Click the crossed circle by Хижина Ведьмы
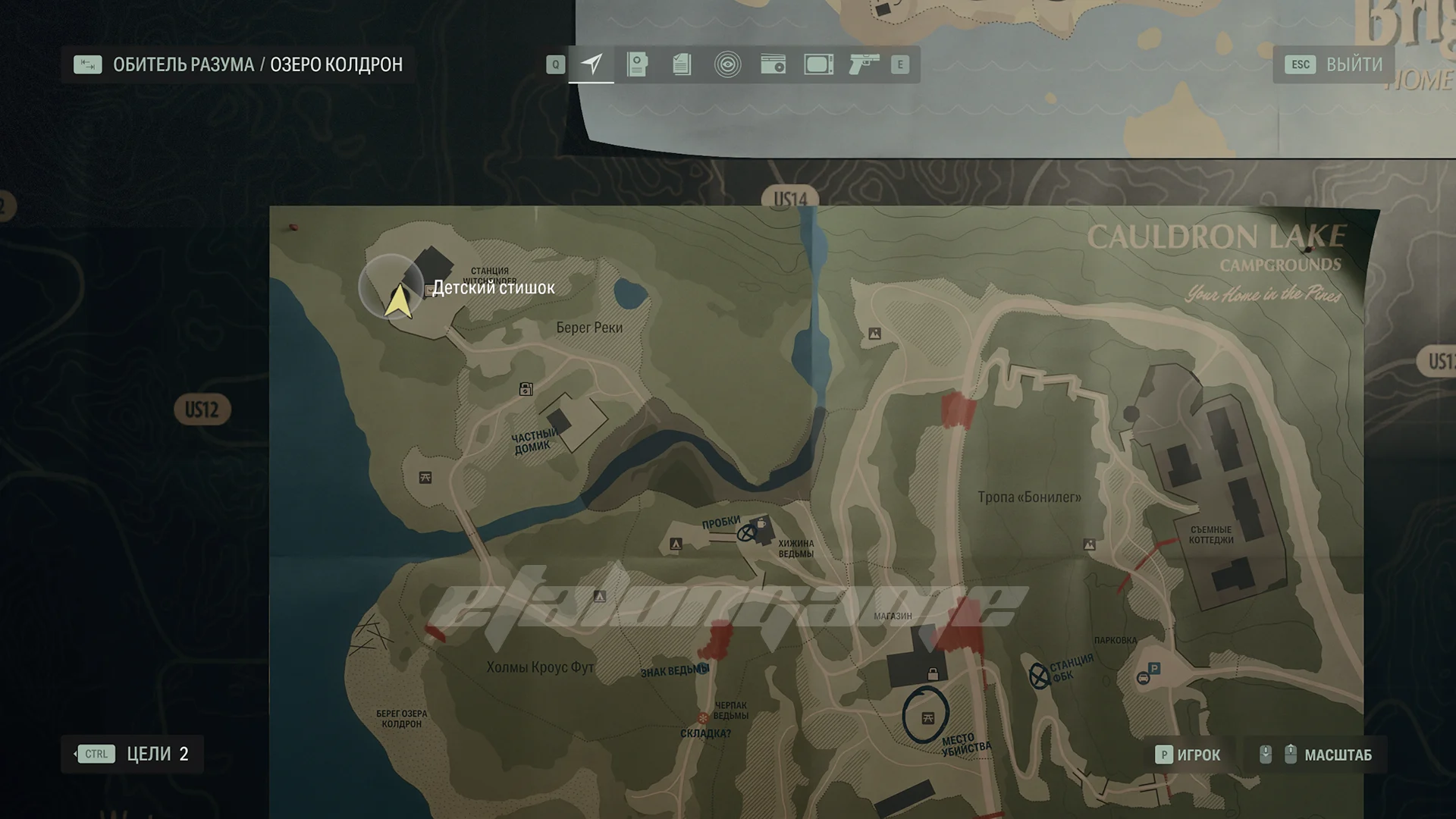The height and width of the screenshot is (819, 1456). coord(747,533)
